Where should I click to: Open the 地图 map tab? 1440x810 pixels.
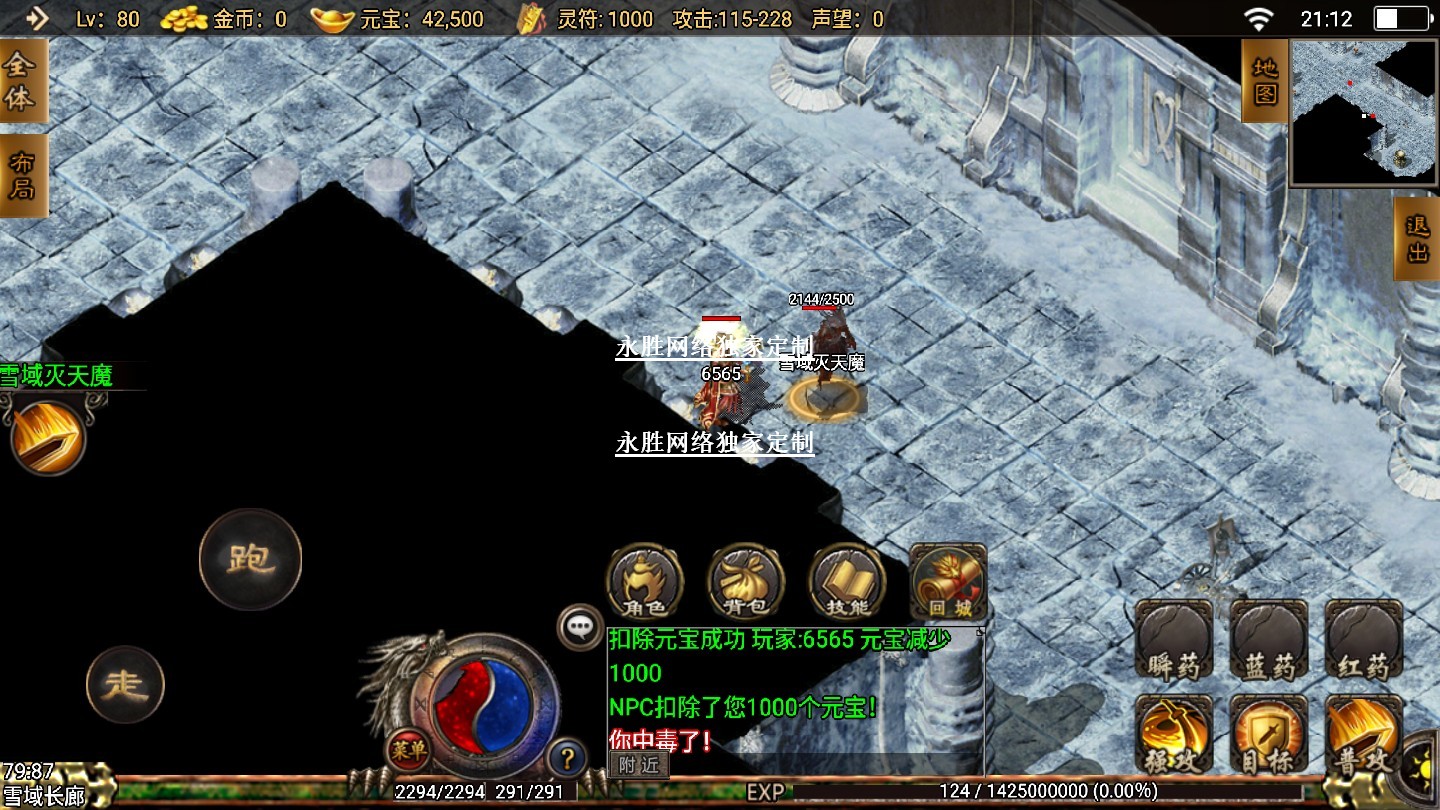(1265, 82)
